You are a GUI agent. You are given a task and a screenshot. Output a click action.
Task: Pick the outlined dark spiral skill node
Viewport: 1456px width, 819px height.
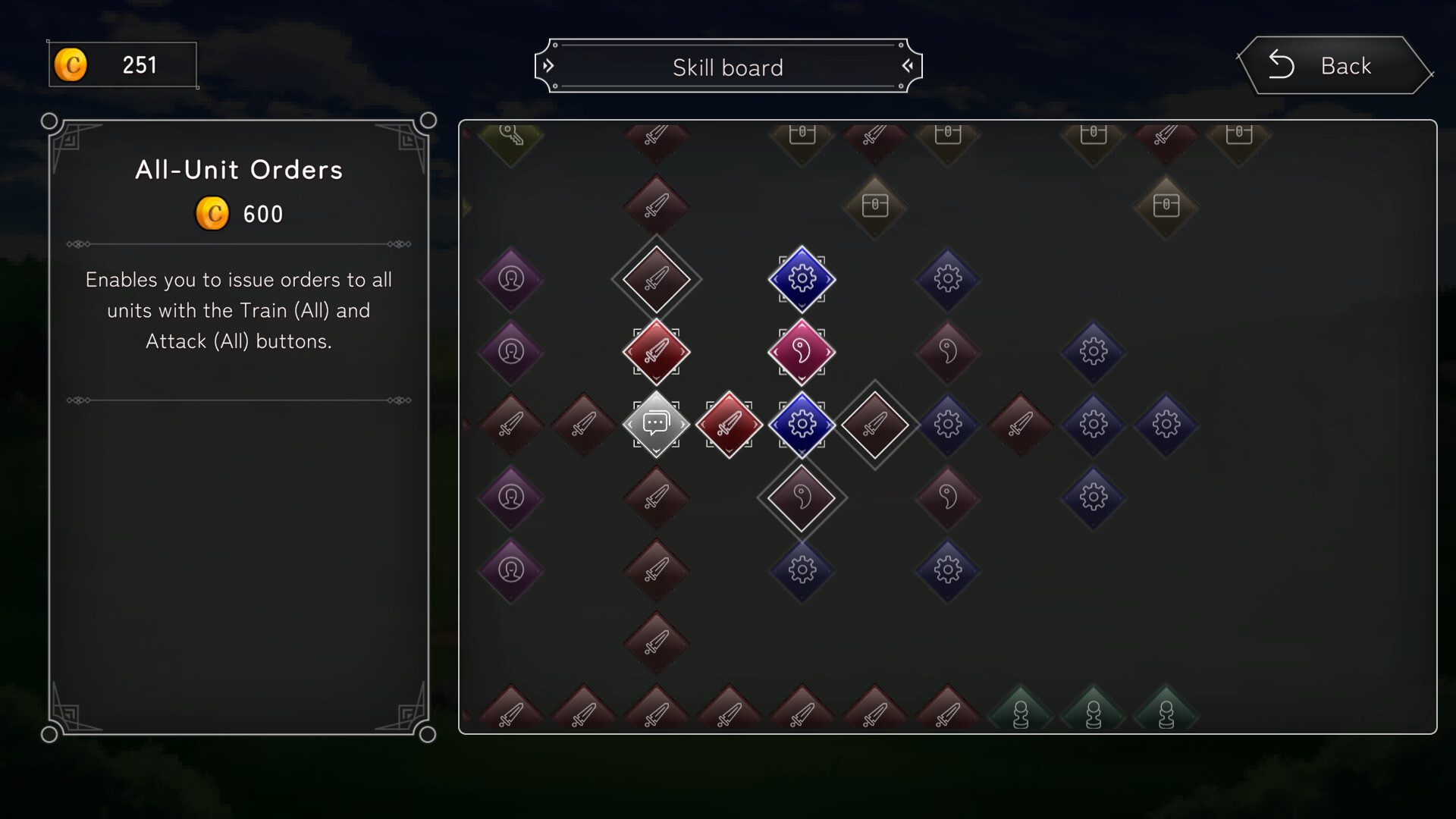(802, 497)
